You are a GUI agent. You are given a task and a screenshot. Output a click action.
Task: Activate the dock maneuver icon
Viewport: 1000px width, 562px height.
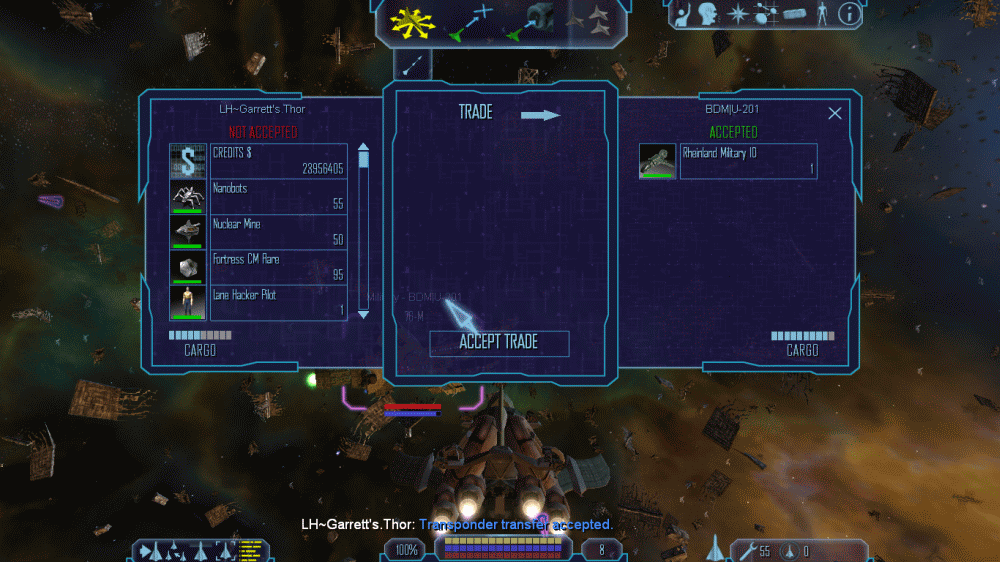537,22
